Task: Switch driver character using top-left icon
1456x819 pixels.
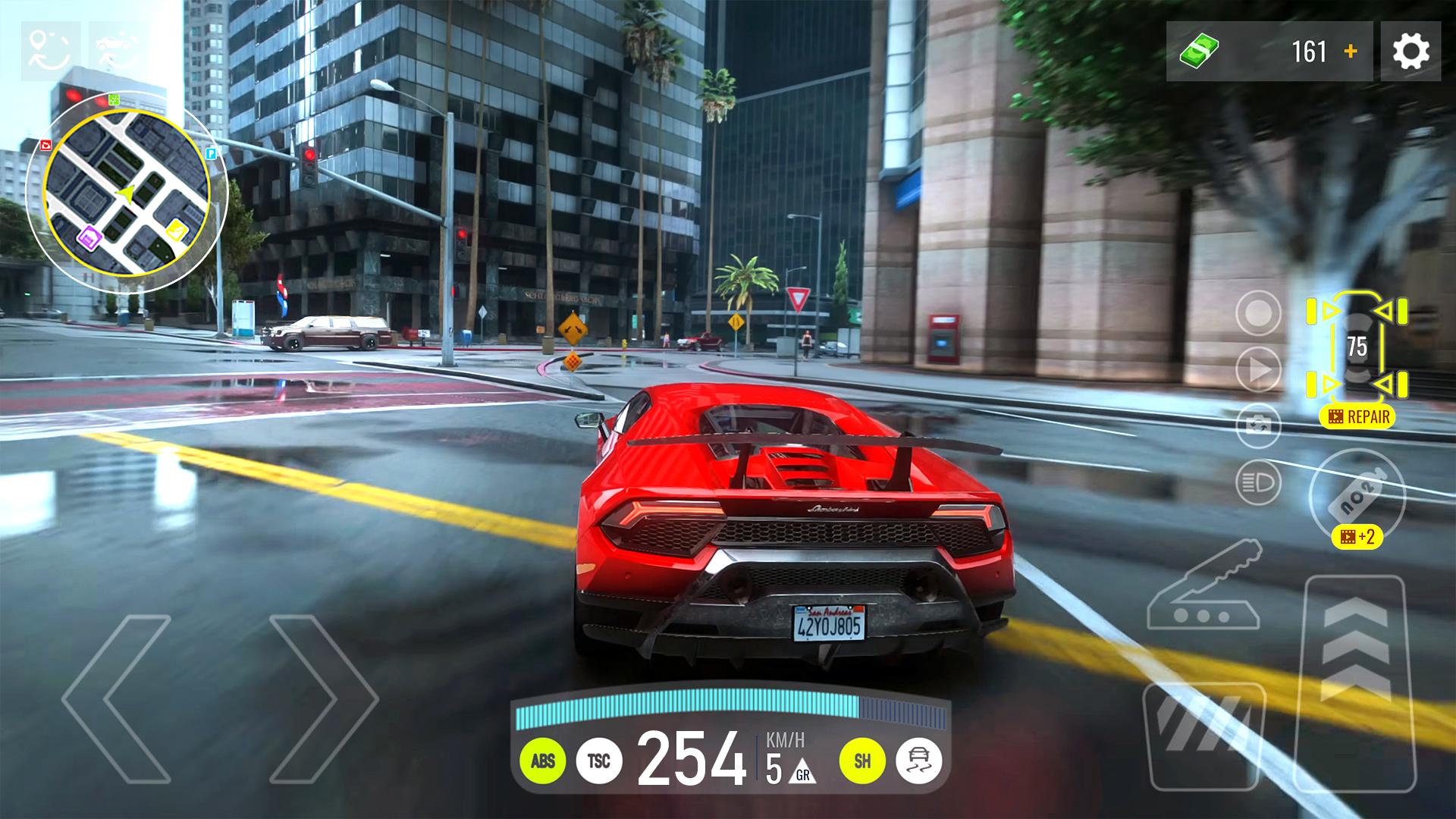Action: 50,52
